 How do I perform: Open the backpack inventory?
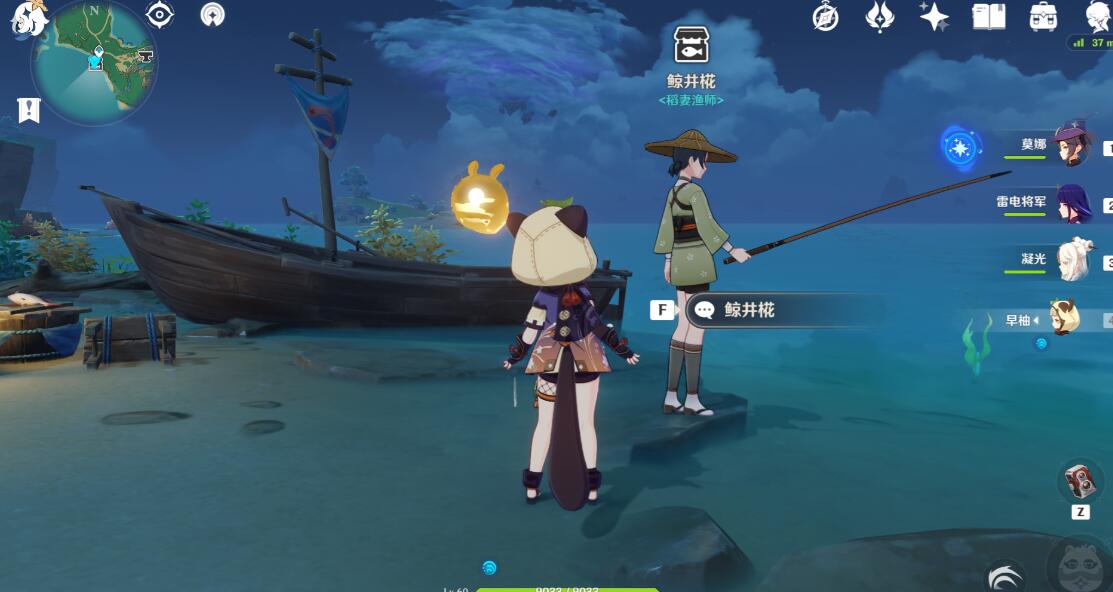point(1043,16)
